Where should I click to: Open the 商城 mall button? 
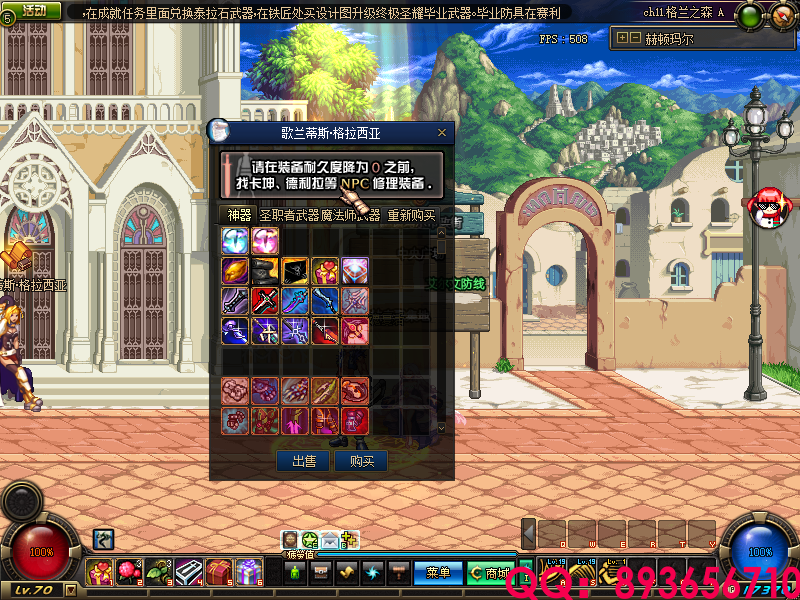point(490,573)
